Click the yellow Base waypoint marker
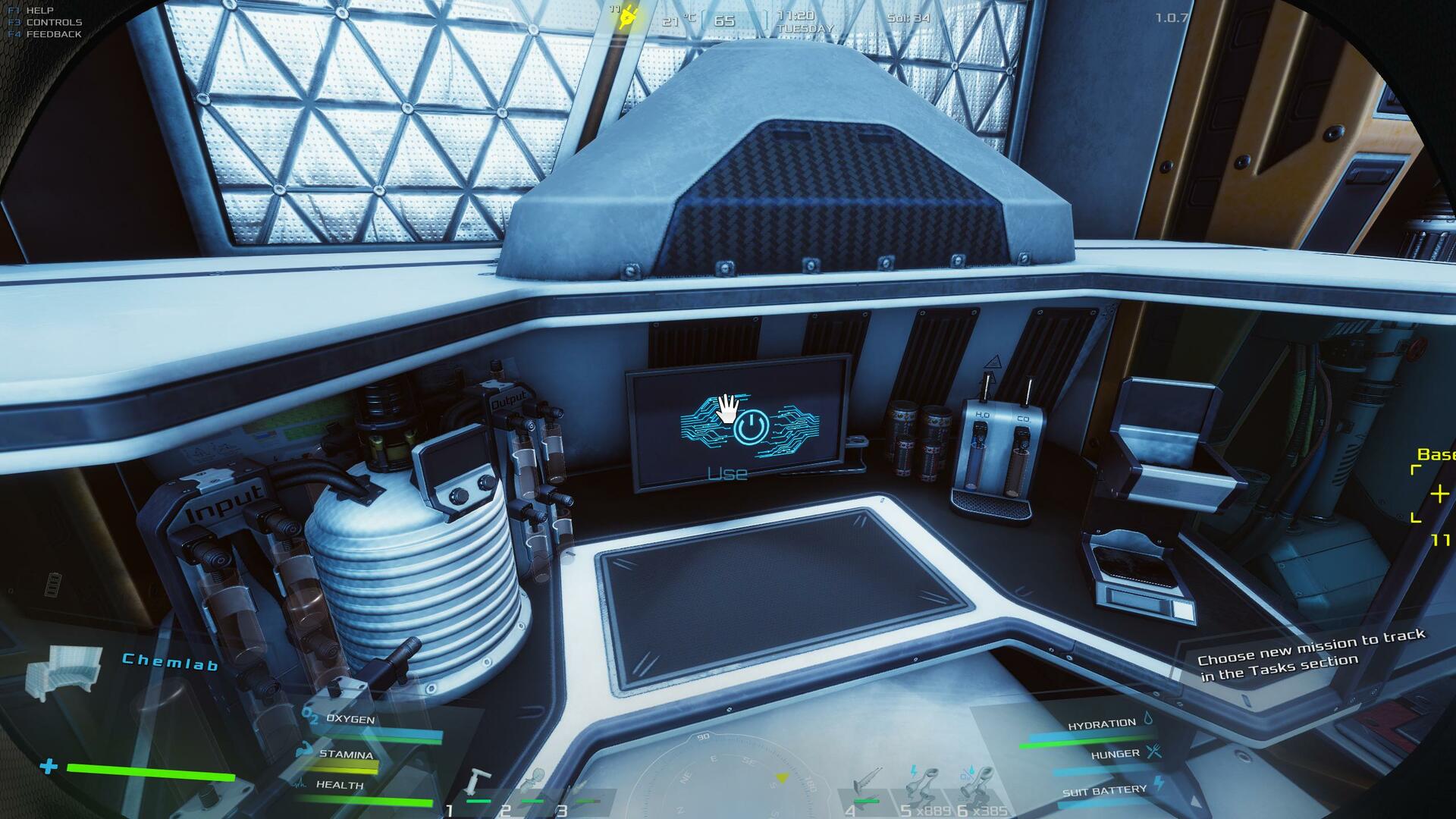This screenshot has height=819, width=1456. (1437, 494)
